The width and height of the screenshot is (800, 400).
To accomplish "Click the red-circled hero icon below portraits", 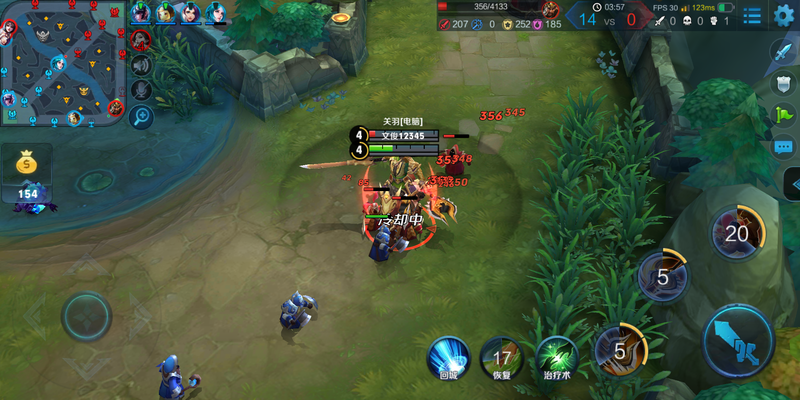I will pos(141,40).
